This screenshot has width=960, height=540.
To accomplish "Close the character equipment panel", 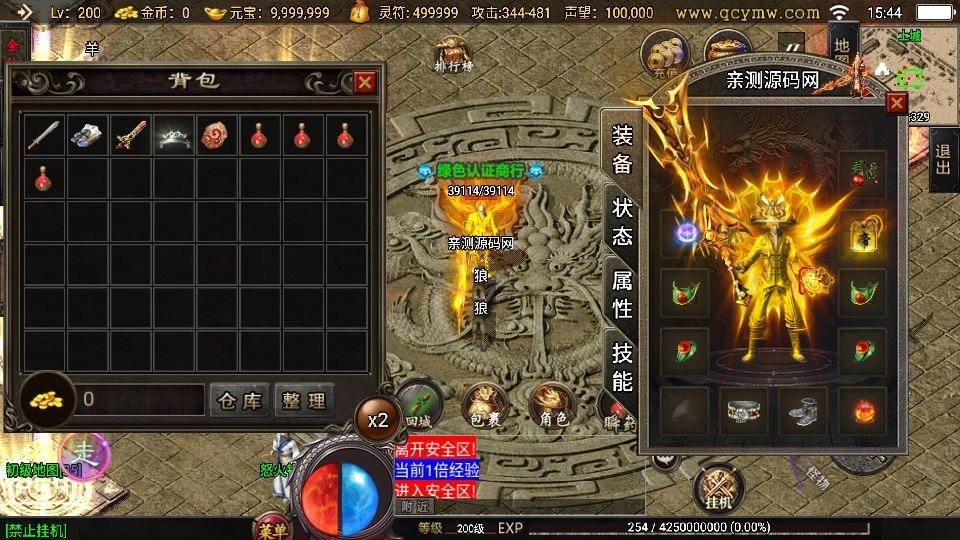I will click(896, 103).
